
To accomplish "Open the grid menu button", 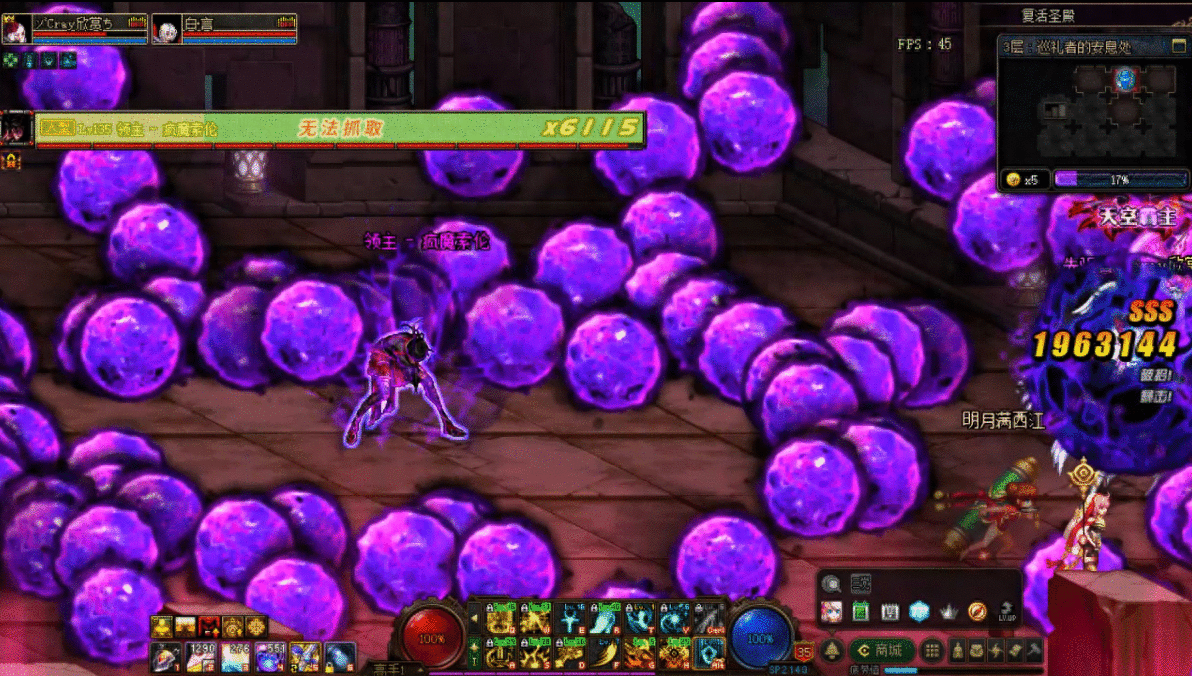I will point(932,651).
